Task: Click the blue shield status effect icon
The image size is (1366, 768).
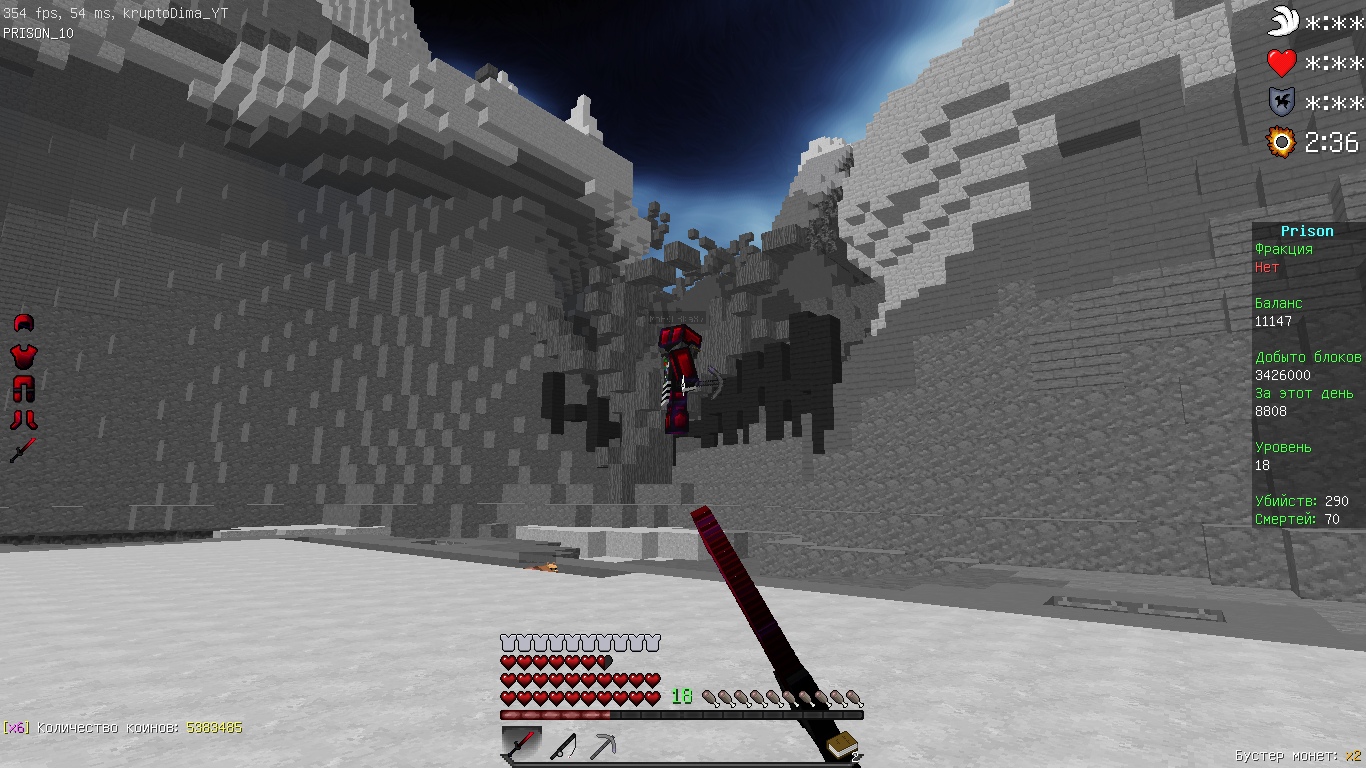Action: point(1282,102)
